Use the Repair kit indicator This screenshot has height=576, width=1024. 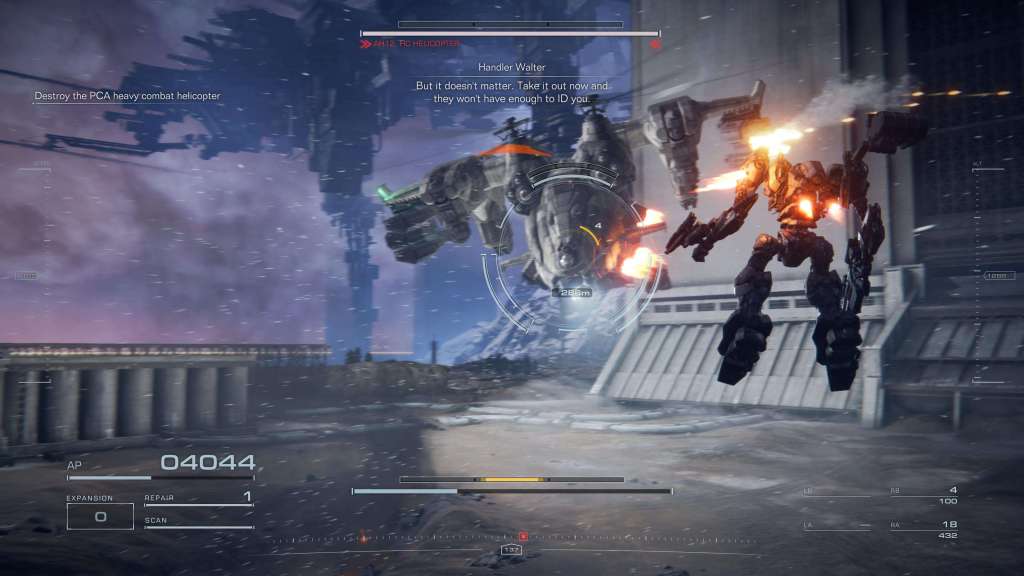[198, 498]
